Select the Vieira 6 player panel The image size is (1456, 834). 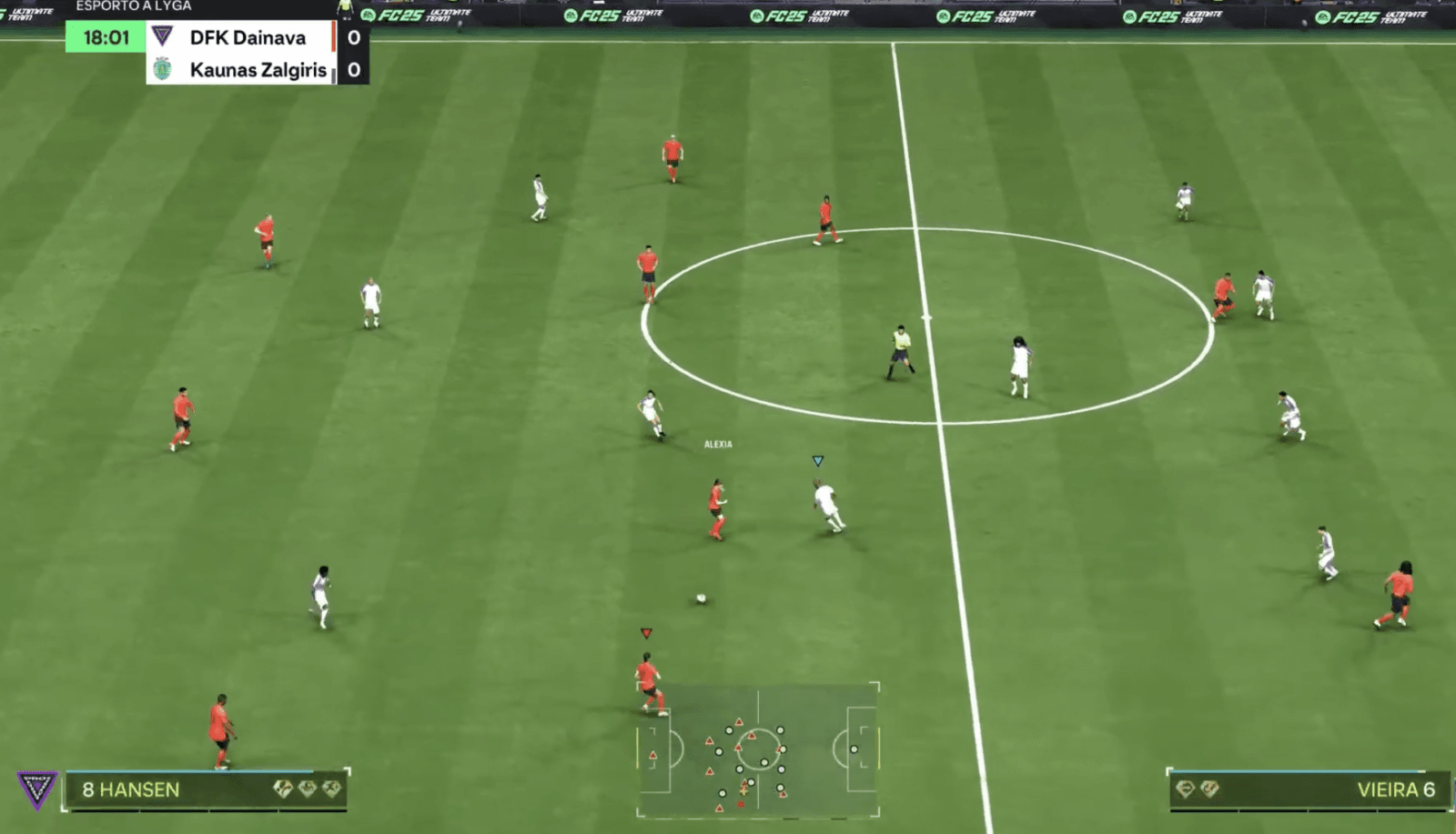click(x=1307, y=789)
